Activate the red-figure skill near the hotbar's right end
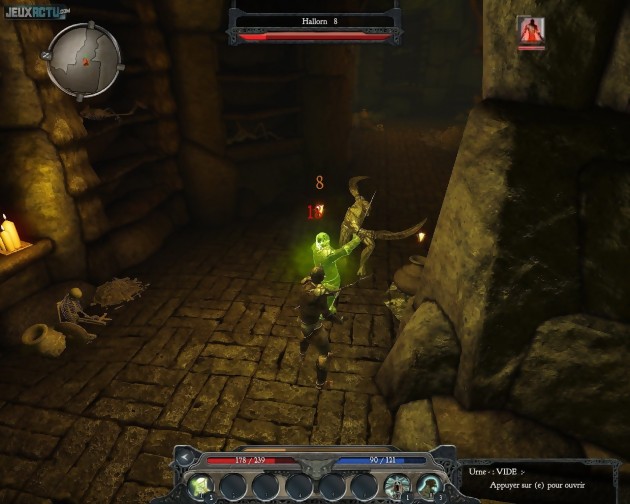The height and width of the screenshot is (504, 630). point(396,485)
